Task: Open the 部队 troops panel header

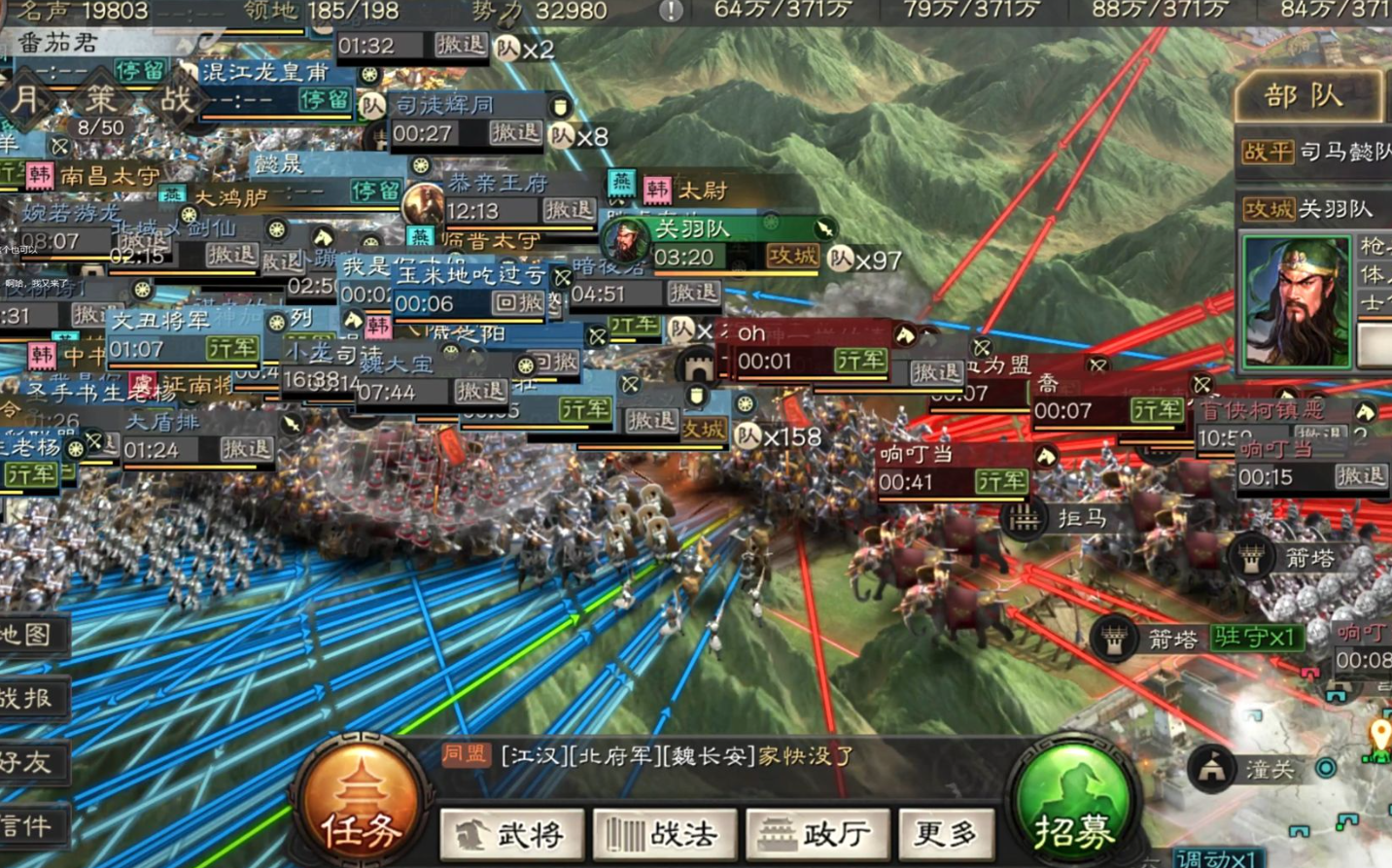Action: click(x=1305, y=95)
